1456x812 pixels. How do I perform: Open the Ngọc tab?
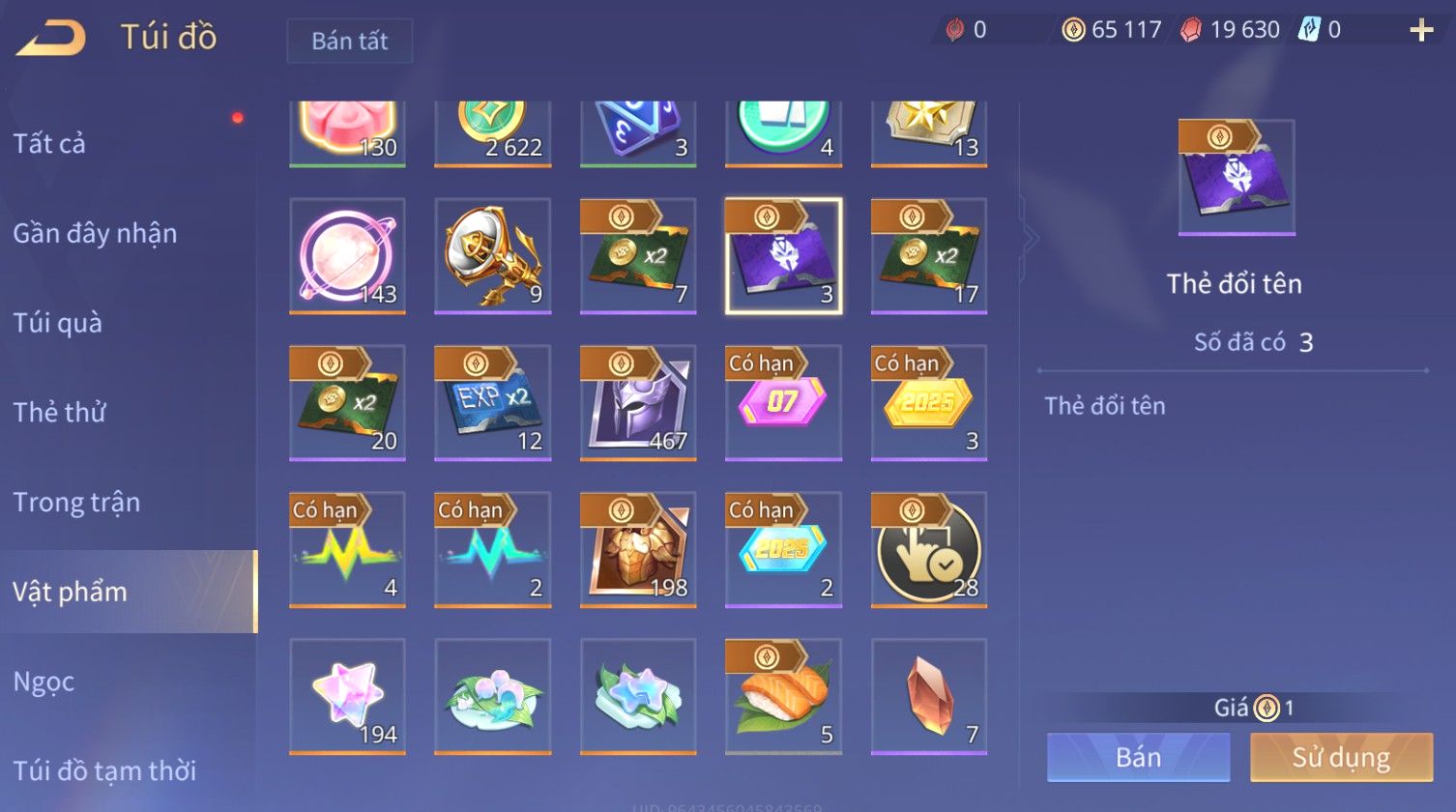pyautogui.click(x=44, y=681)
